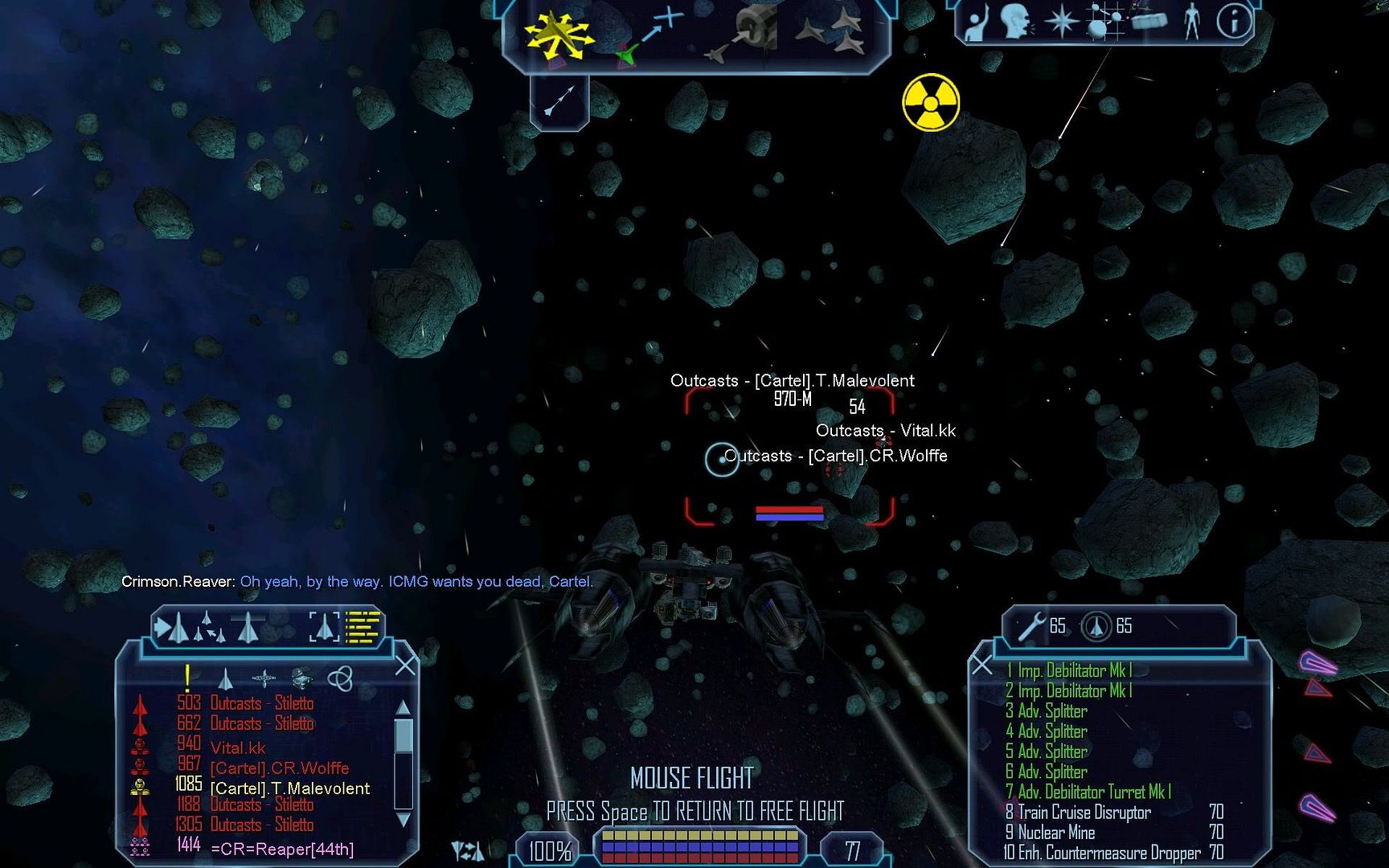Click the contact list scroll-down arrow
The image size is (1389, 868).
(x=404, y=820)
